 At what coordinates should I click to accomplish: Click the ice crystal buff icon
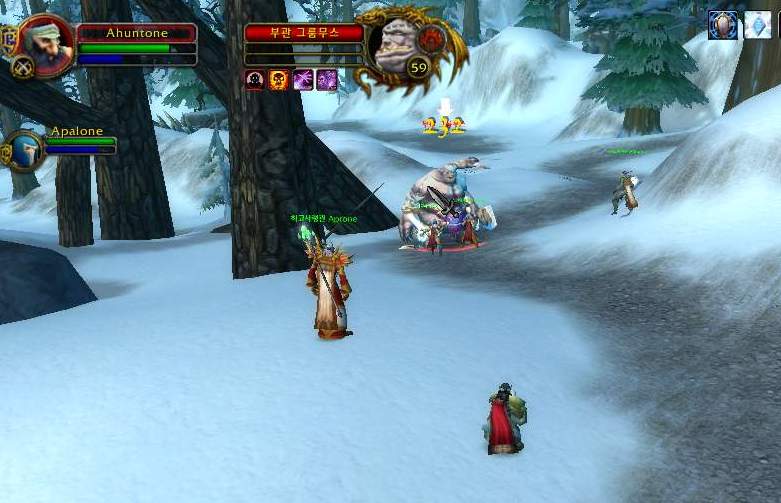click(757, 25)
